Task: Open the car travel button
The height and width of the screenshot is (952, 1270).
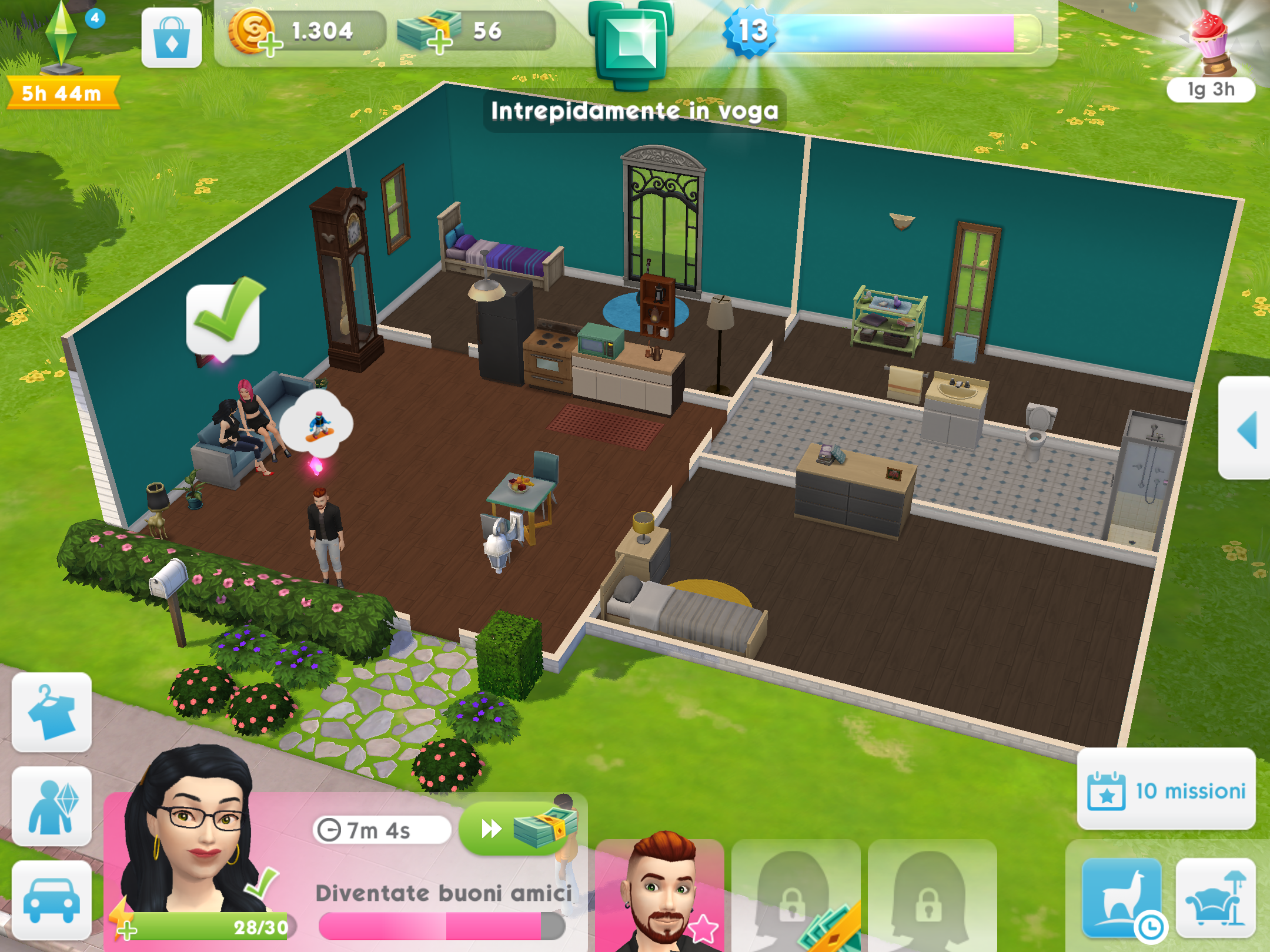Action: tap(52, 900)
